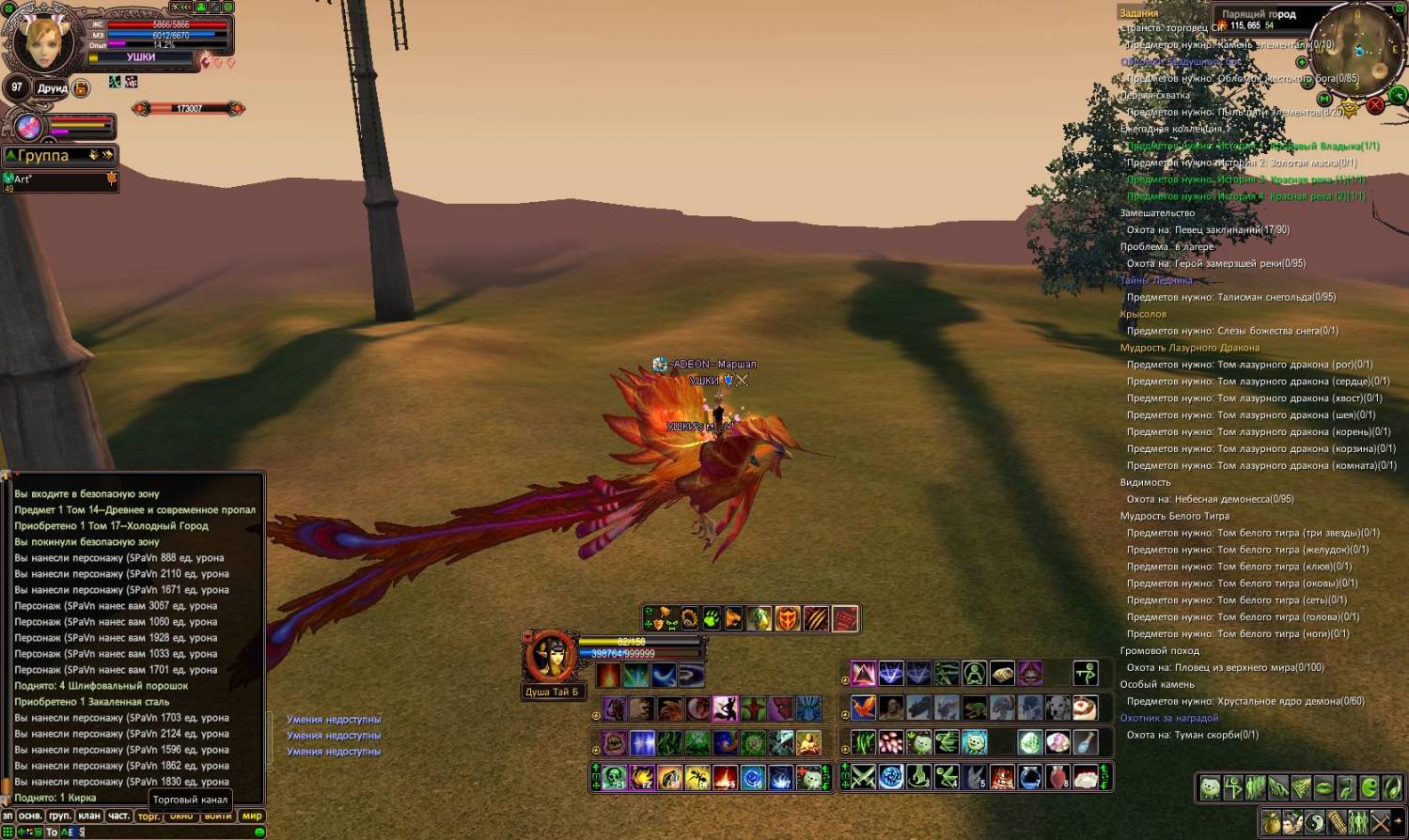Use the phoenix mount hotbar icon
Screen dimensions: 1409x840
tap(863, 707)
